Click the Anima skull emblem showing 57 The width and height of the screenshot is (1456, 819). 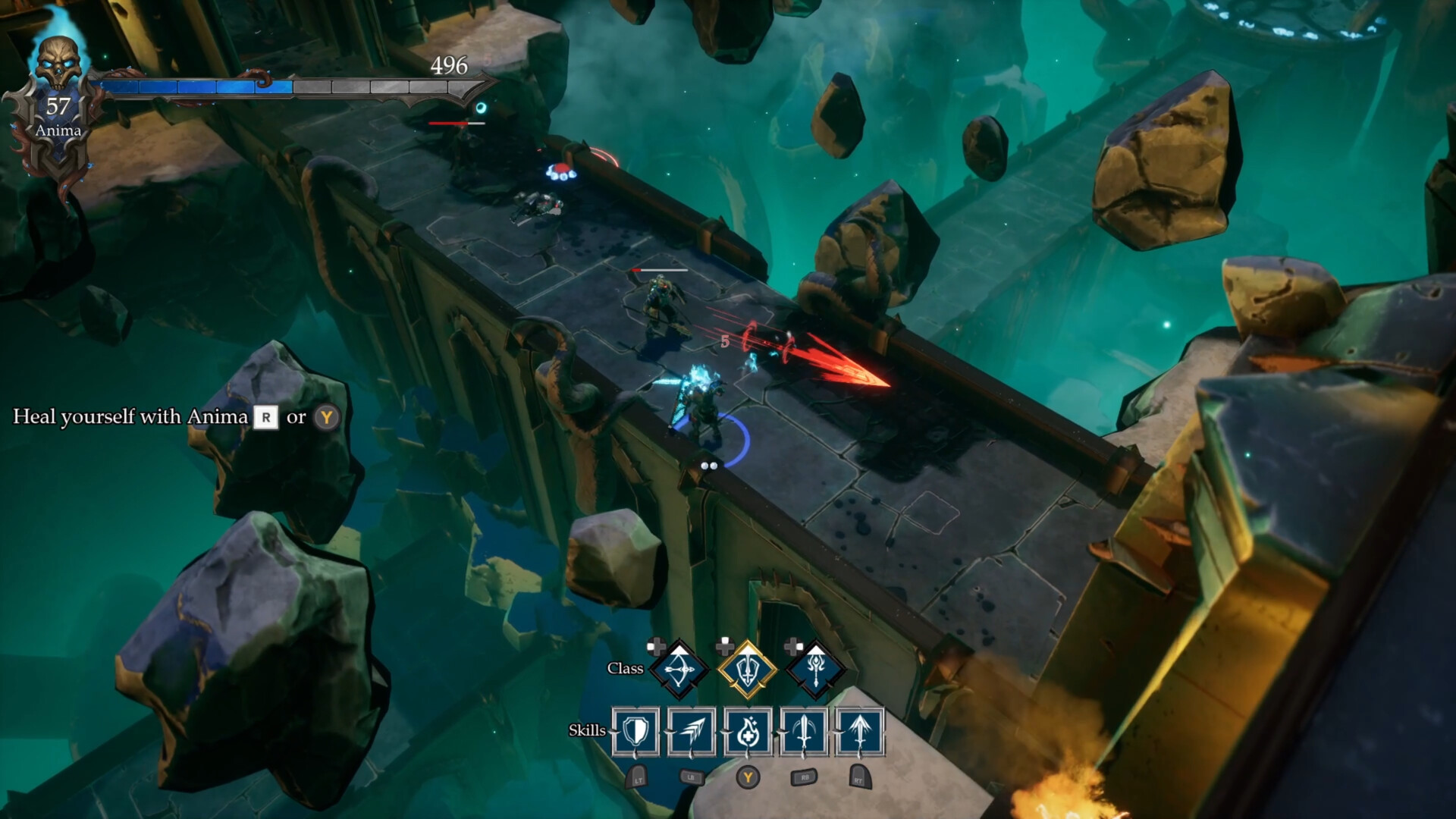(x=59, y=80)
